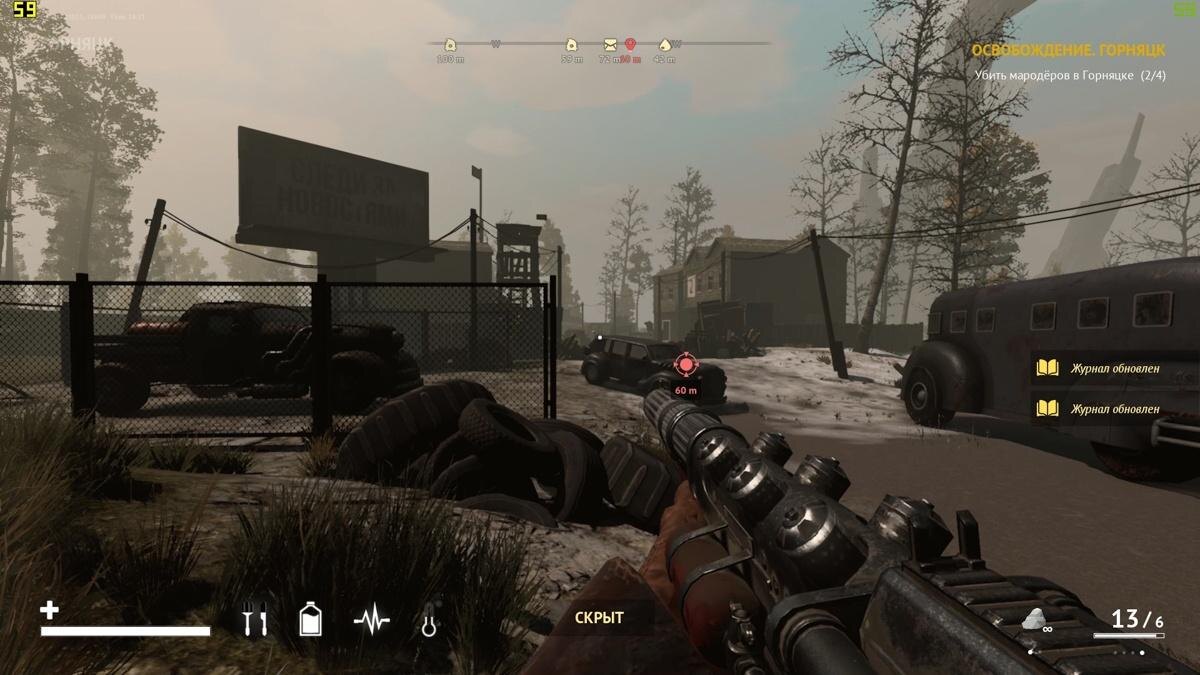
Task: Select the thirst bottle status icon
Action: point(311,620)
